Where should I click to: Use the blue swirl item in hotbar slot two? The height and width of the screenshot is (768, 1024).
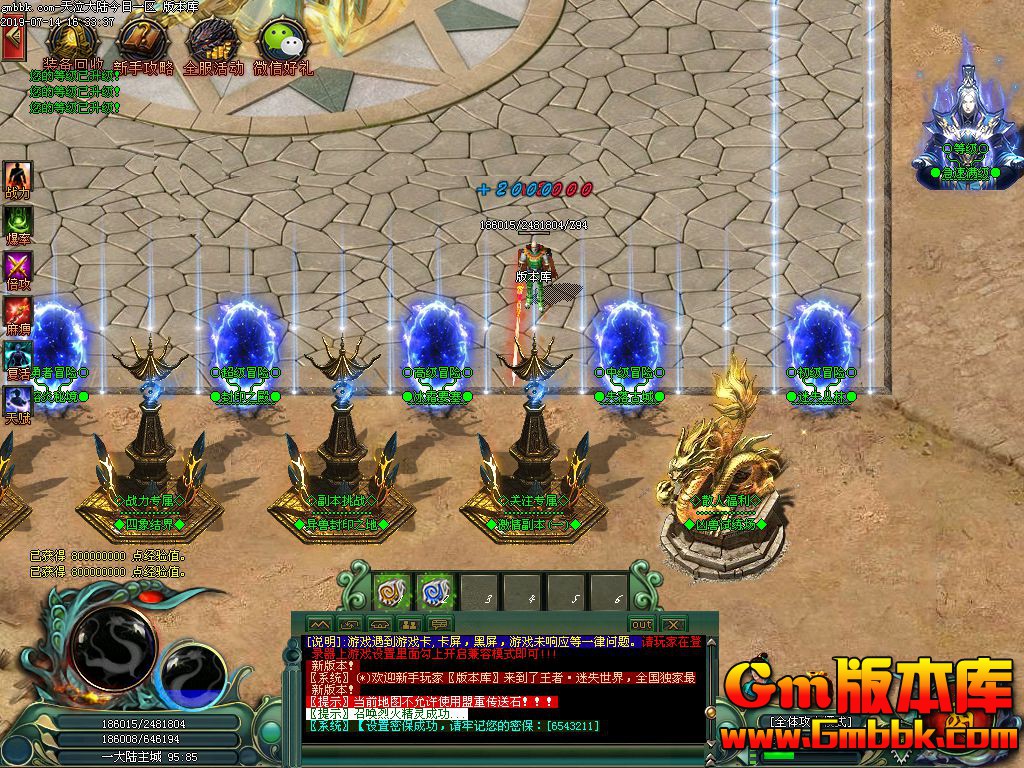click(436, 592)
